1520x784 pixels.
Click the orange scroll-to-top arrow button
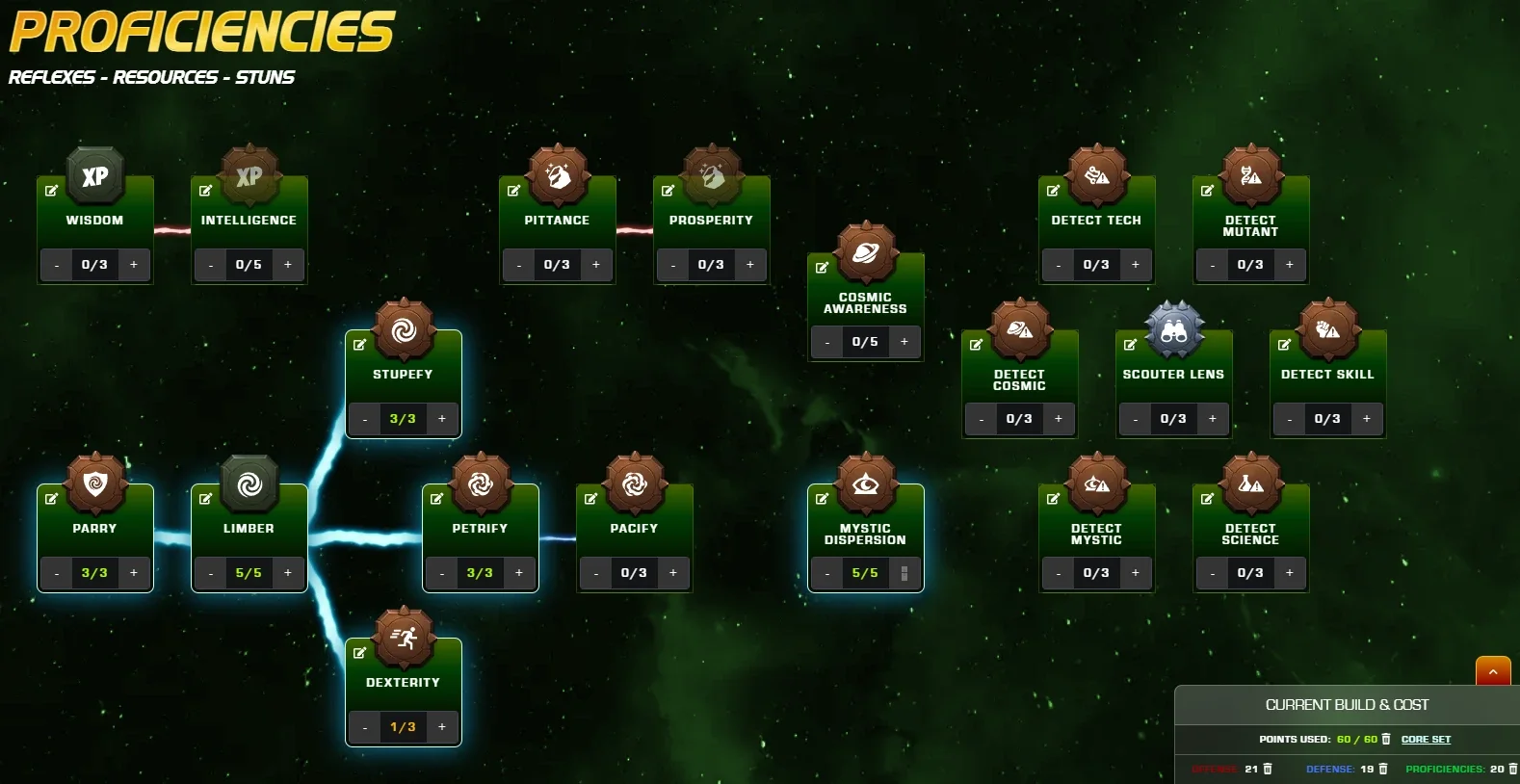tap(1493, 671)
